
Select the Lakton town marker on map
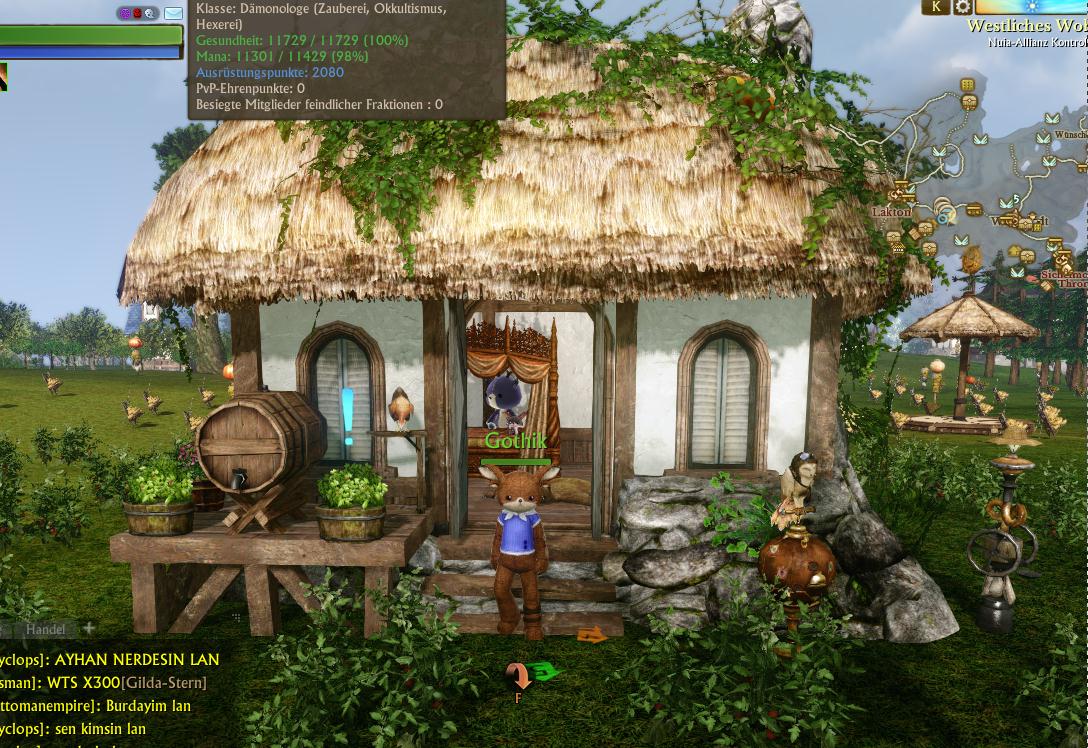click(x=891, y=212)
